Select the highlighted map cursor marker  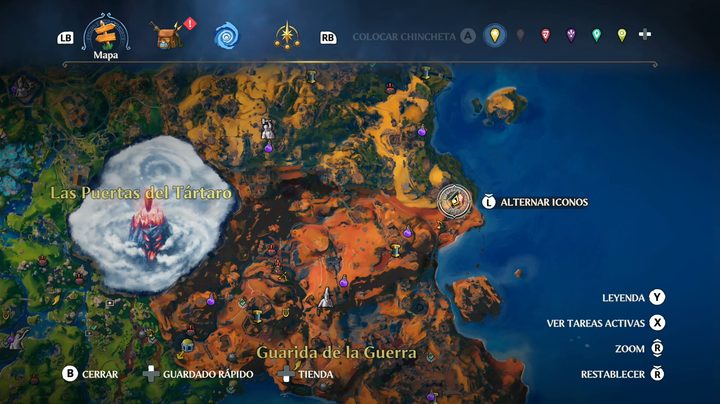tap(455, 202)
